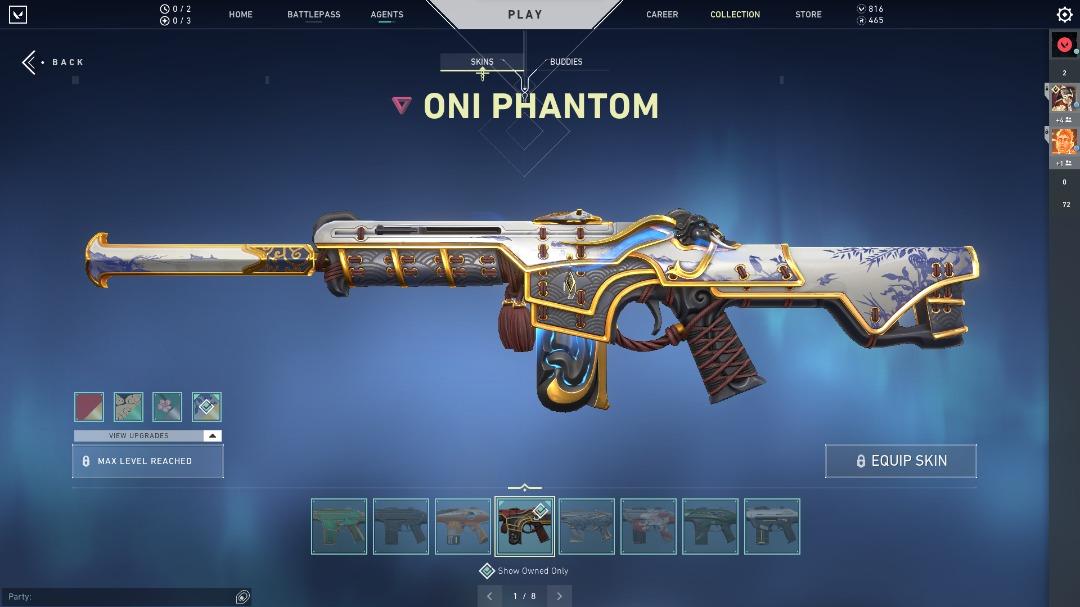This screenshot has width=1080, height=607.
Task: Switch to the Agents tab
Action: coord(387,15)
